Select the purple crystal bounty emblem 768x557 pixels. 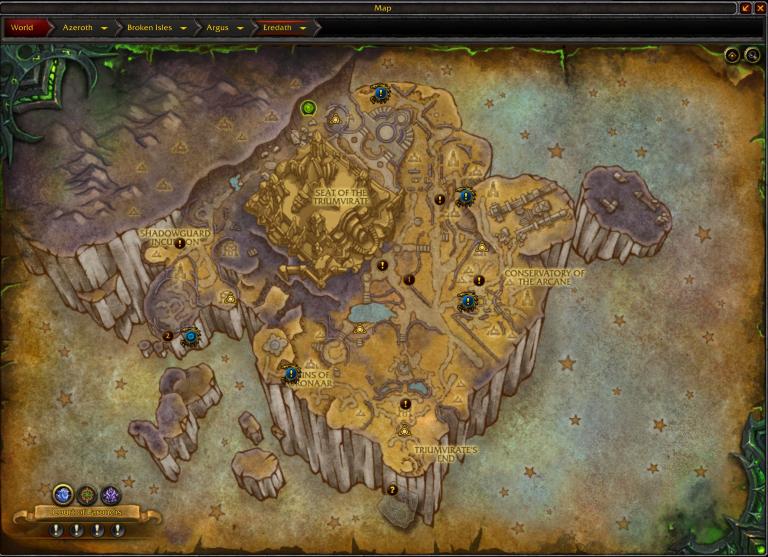coord(110,493)
